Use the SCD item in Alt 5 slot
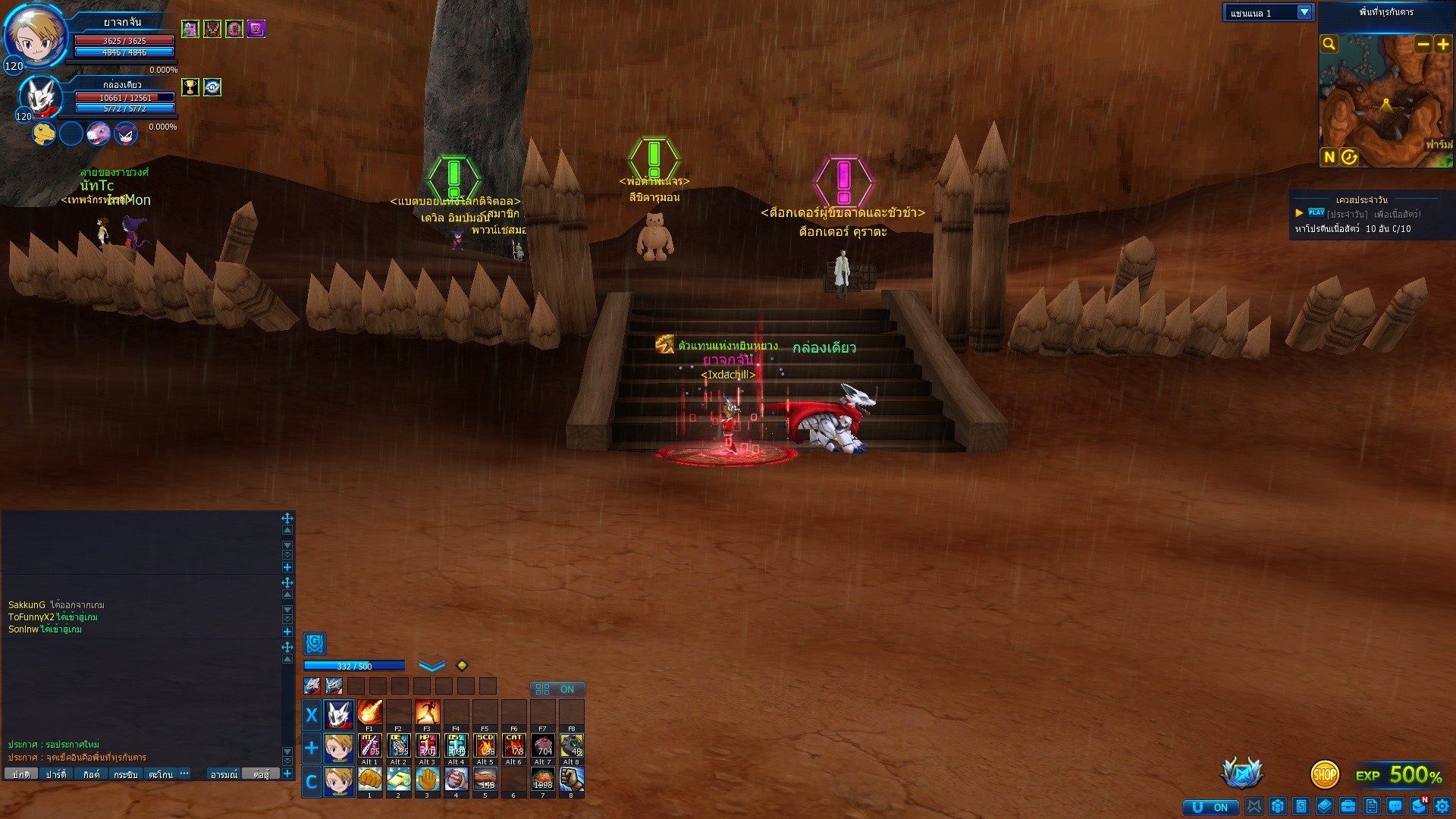 point(485,745)
